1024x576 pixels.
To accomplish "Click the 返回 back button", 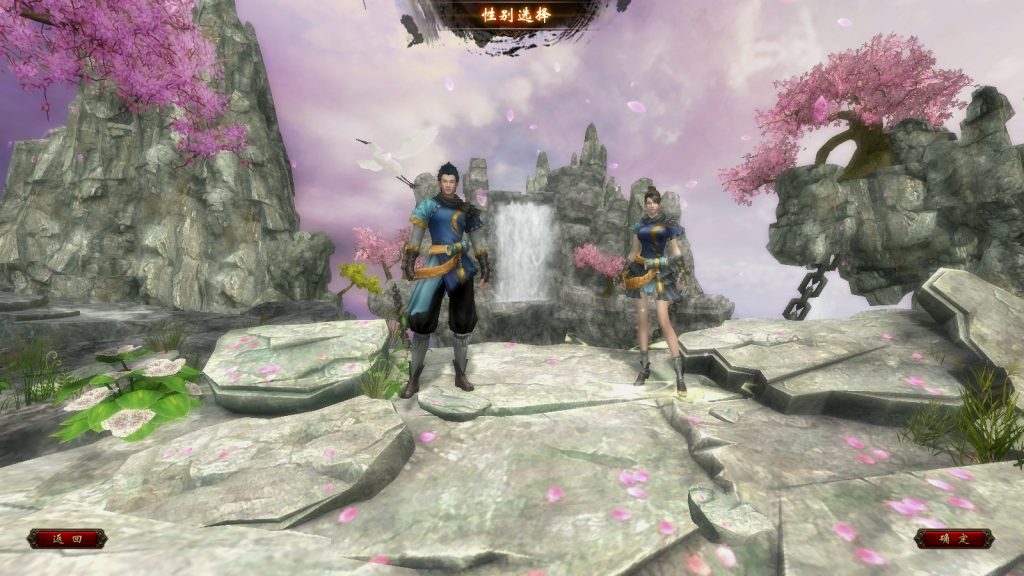I will (67, 539).
